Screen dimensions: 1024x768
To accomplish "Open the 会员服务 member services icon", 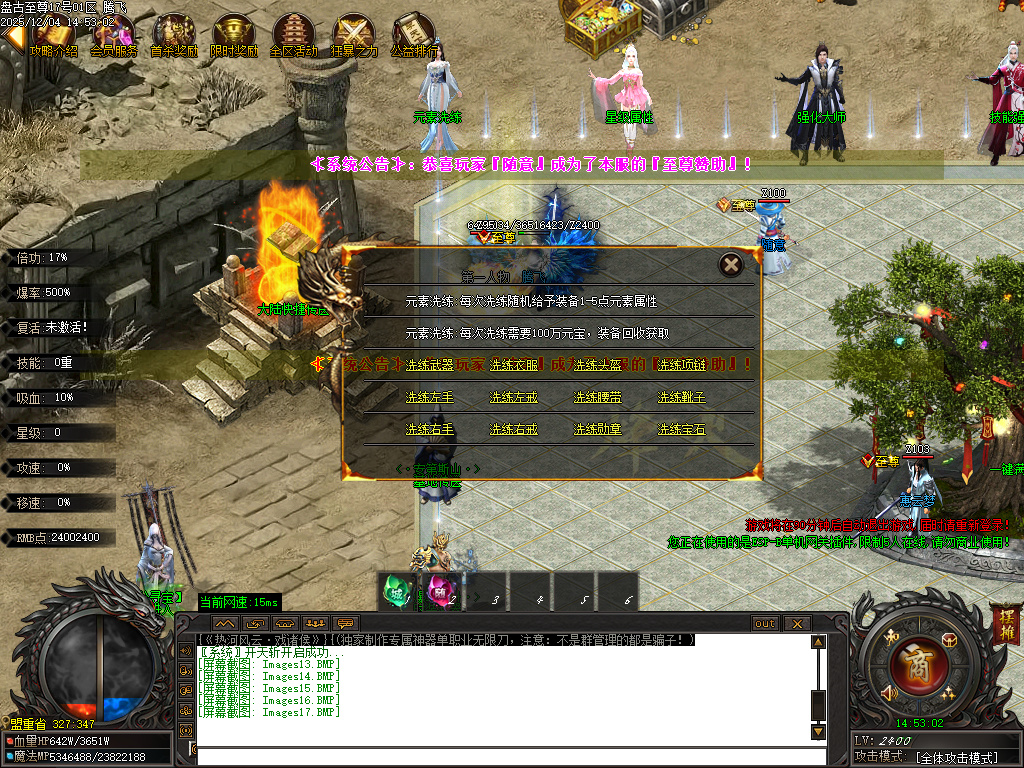I will point(113,34).
